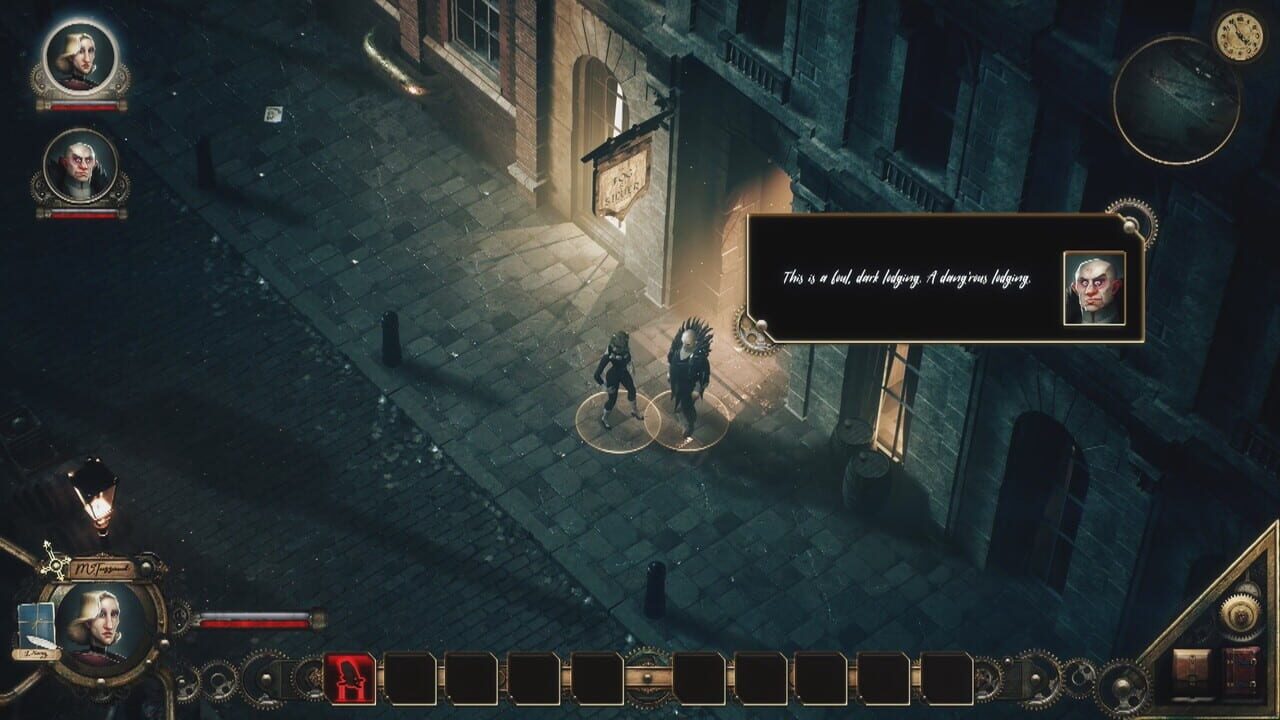The image size is (1280, 720).
Task: Click the L. Nancy label plaque
Action: 37,652
